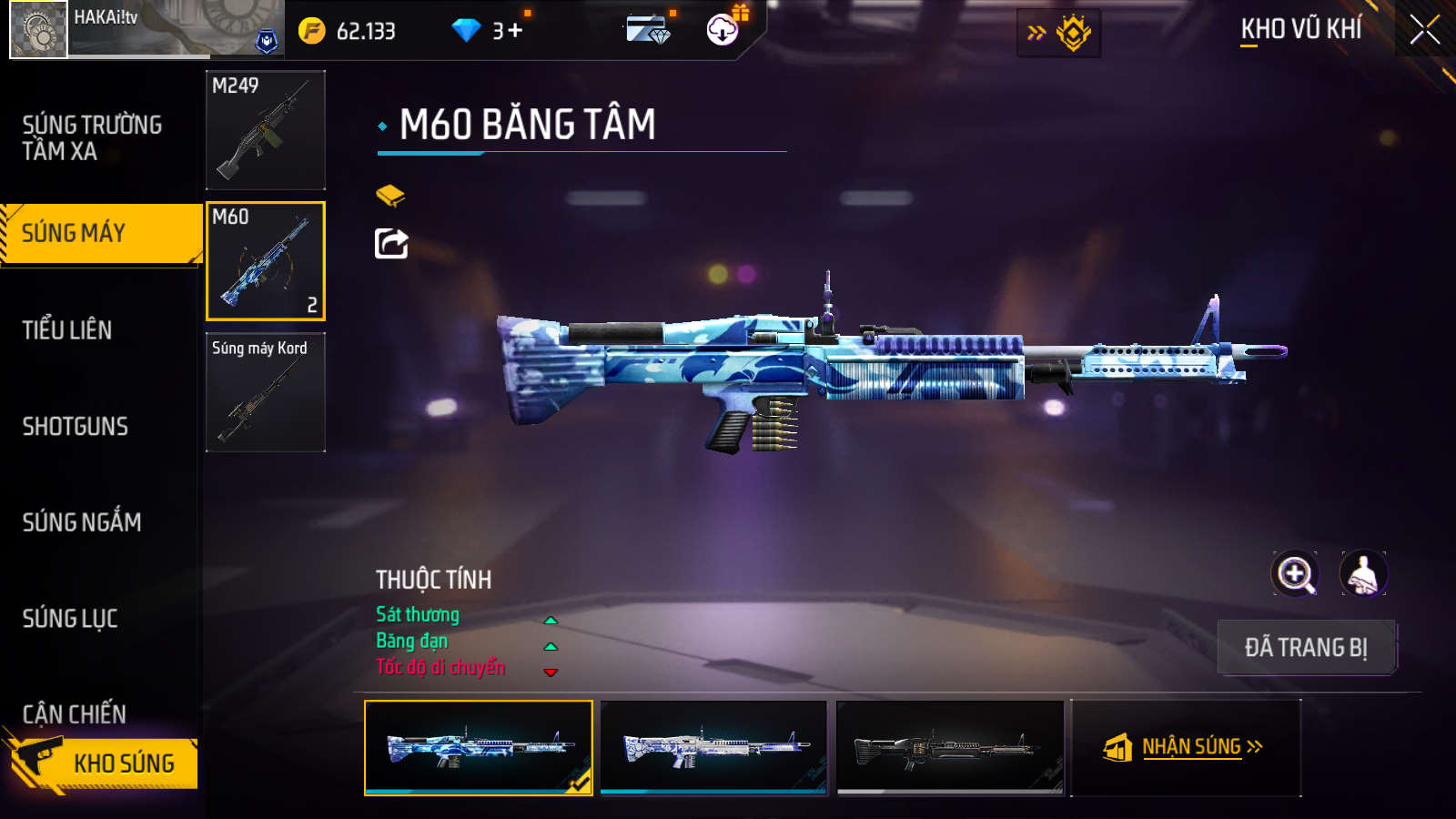The image size is (1456, 819).
Task: Preview skin on character icon
Action: coord(1362,574)
